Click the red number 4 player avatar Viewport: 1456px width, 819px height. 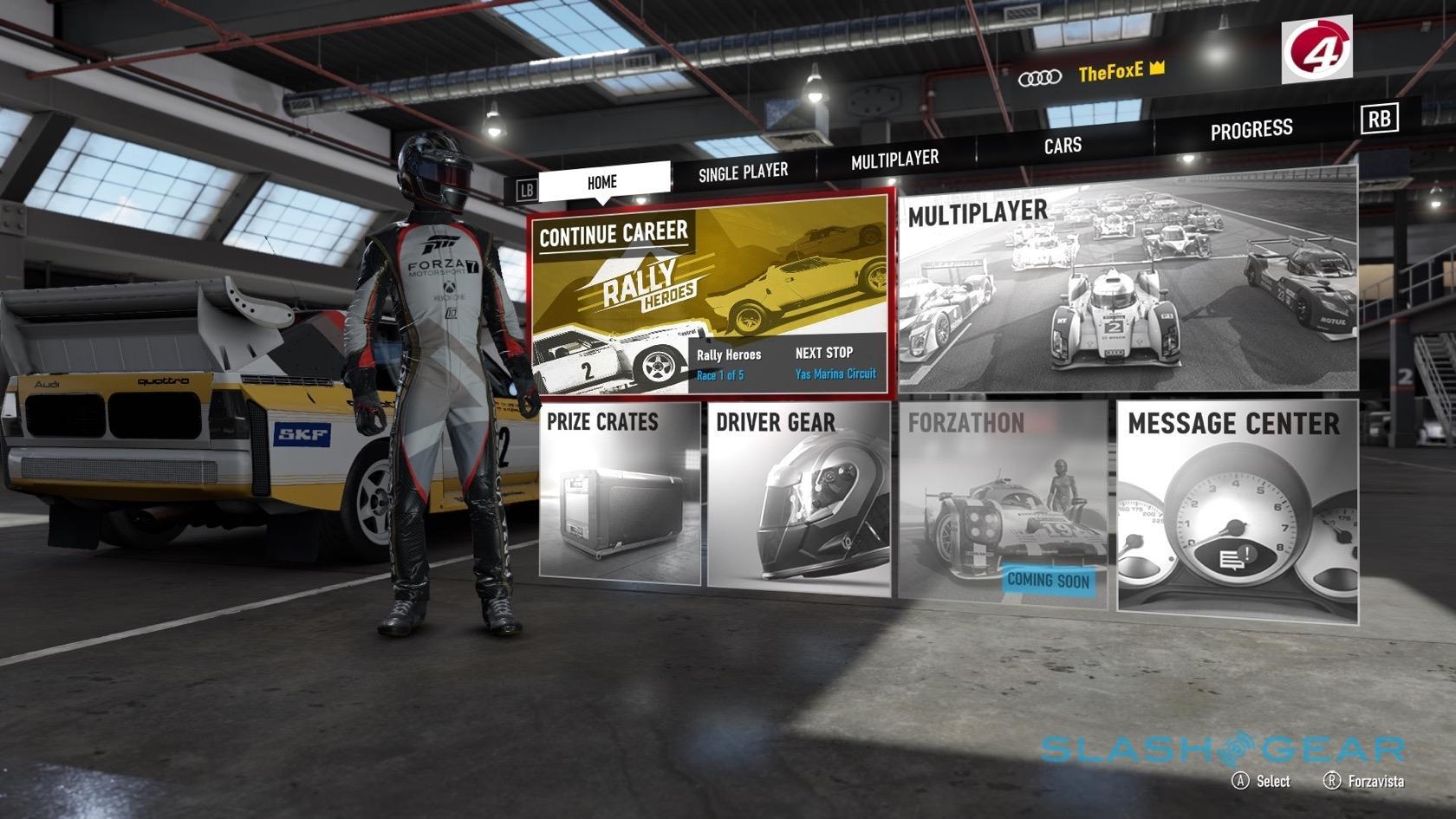(1316, 49)
